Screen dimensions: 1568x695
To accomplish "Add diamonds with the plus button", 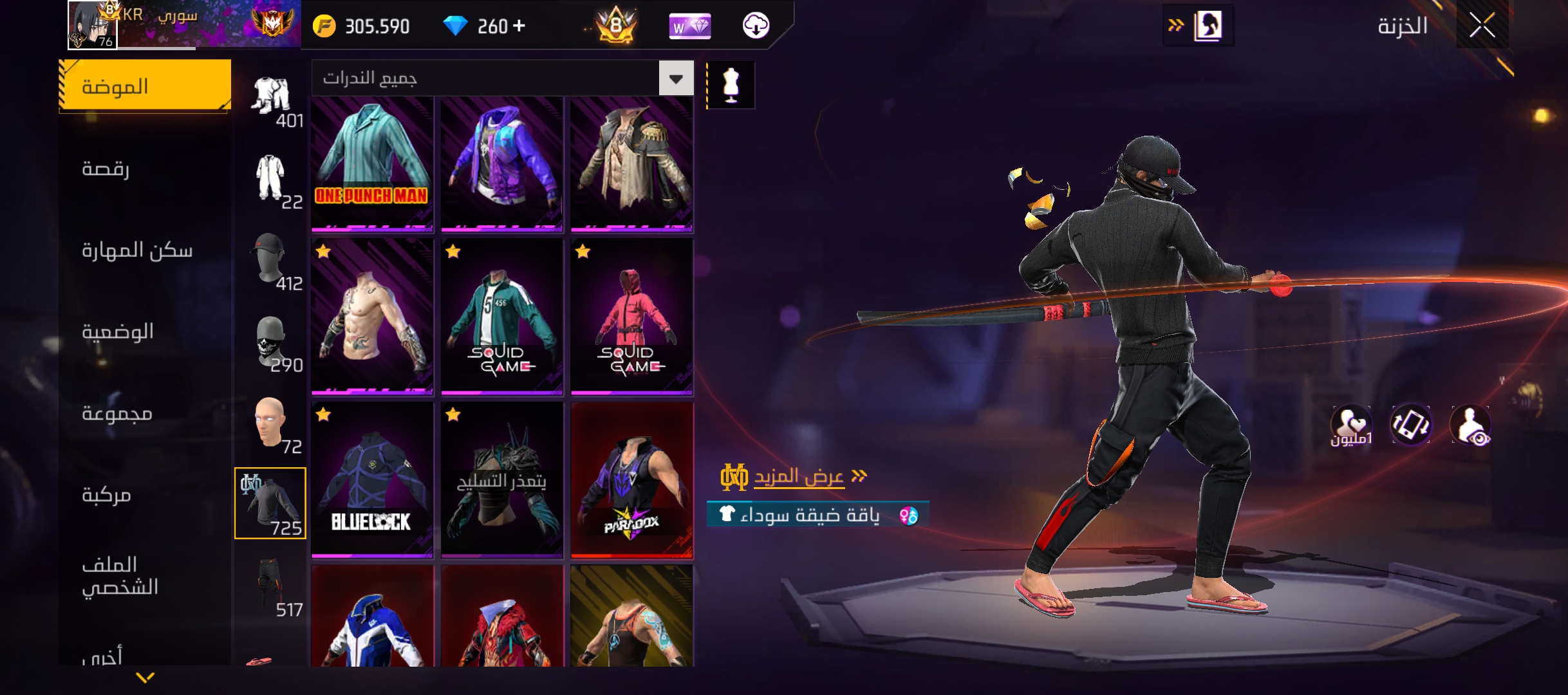I will pos(519,26).
